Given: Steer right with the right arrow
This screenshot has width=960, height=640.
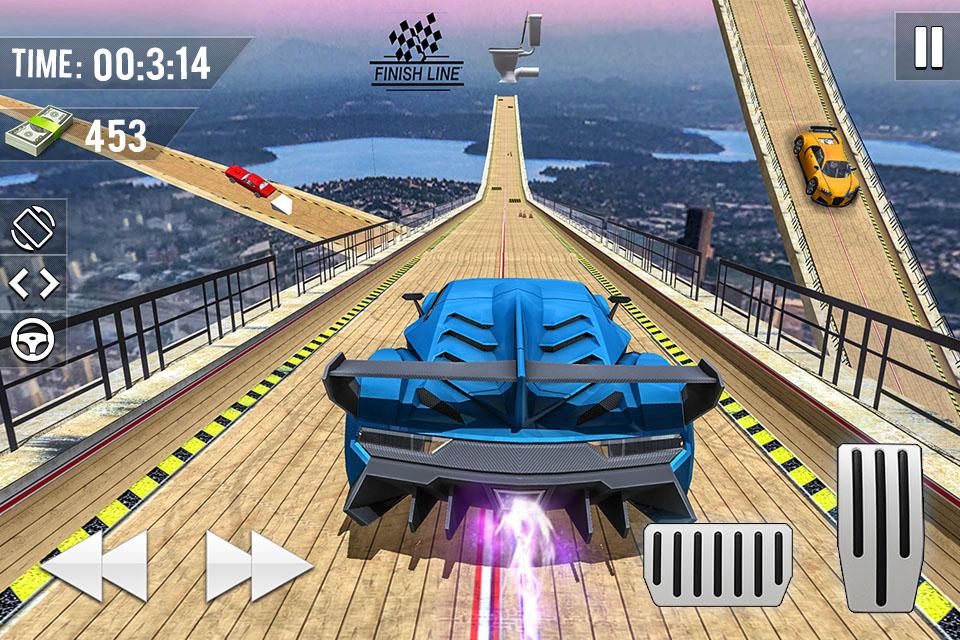Looking at the screenshot, I should point(259,565).
